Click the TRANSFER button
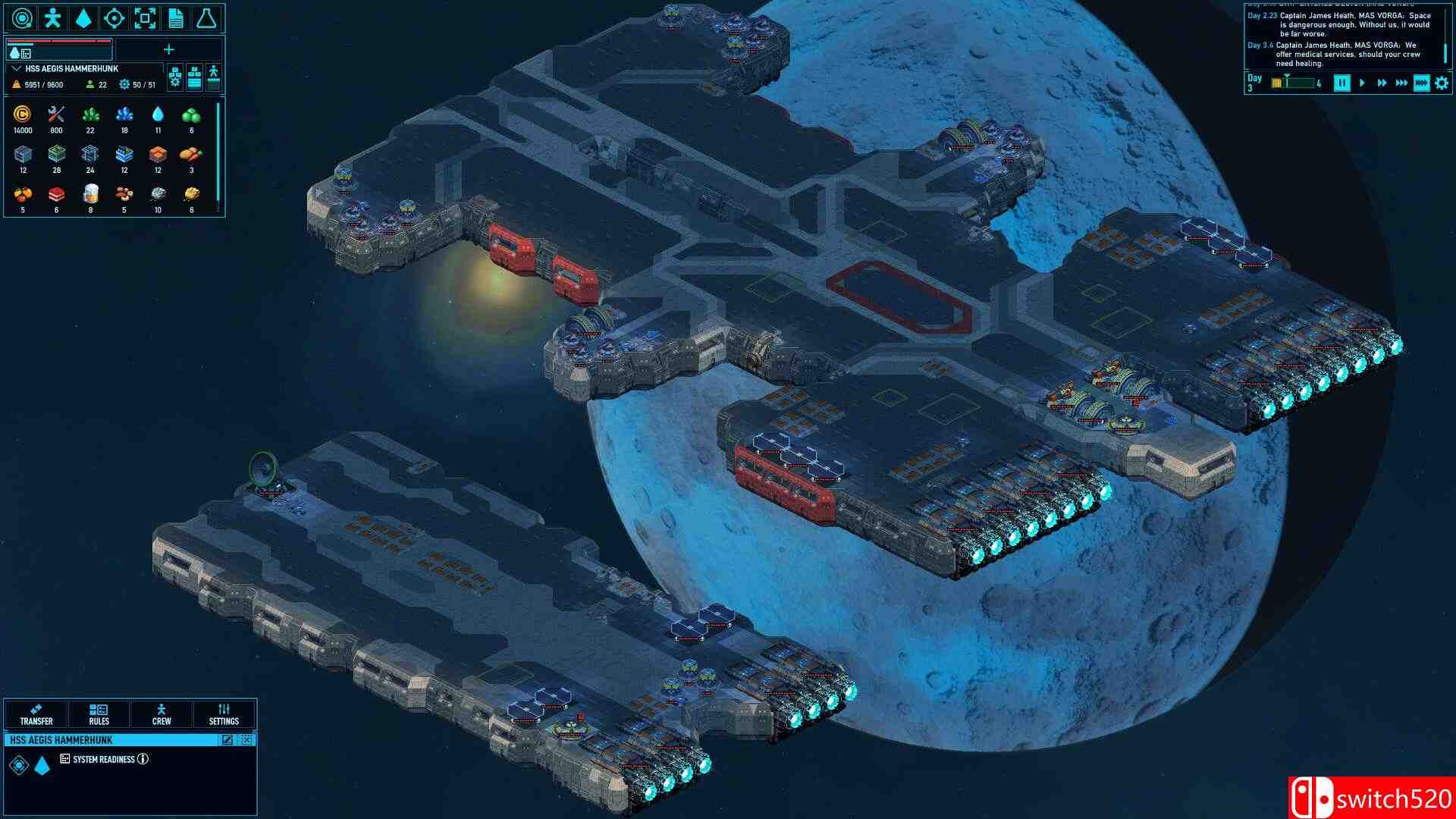This screenshot has height=819, width=1456. pyautogui.click(x=38, y=714)
